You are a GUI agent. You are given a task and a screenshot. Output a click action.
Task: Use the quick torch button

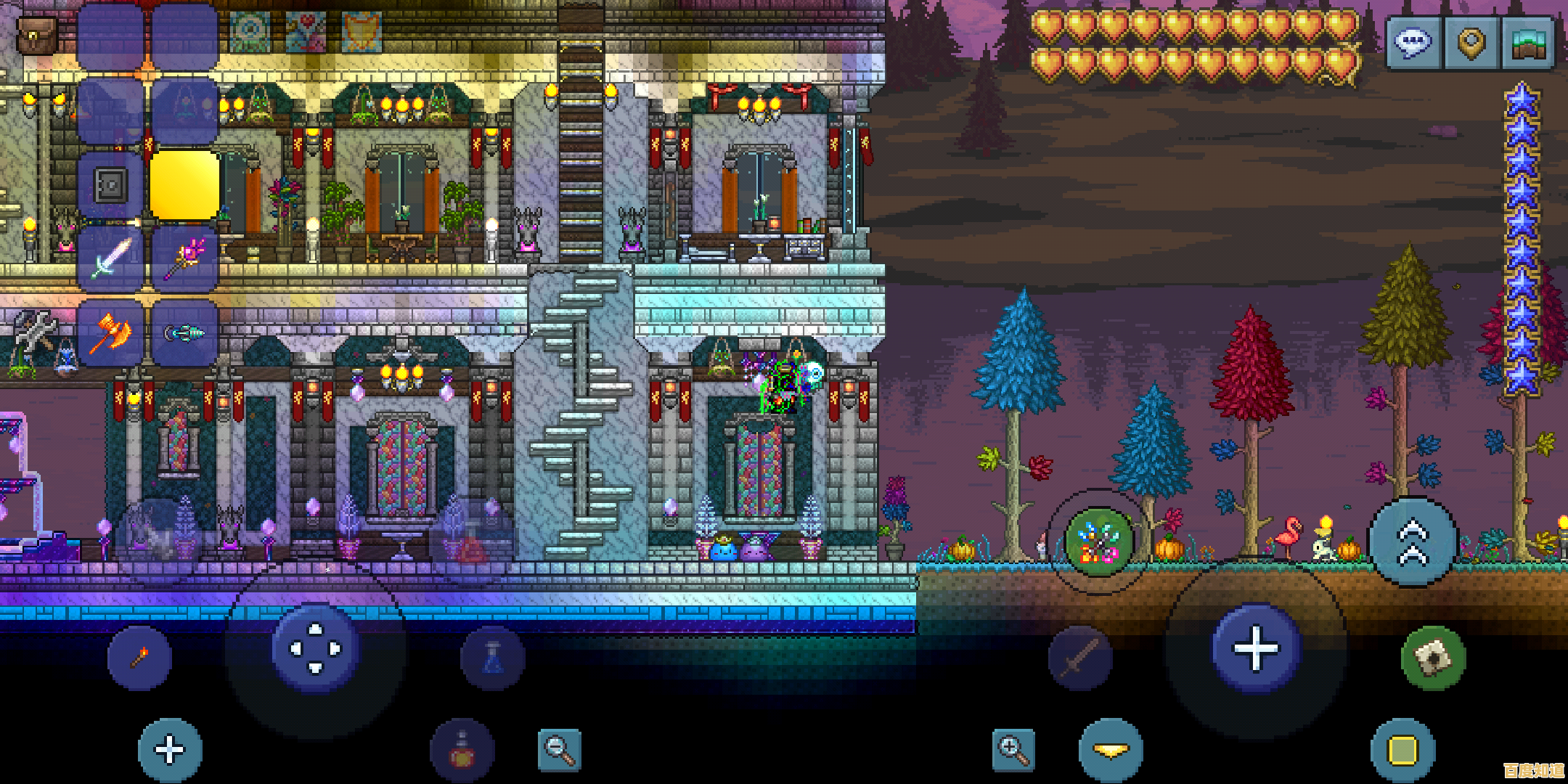click(139, 658)
